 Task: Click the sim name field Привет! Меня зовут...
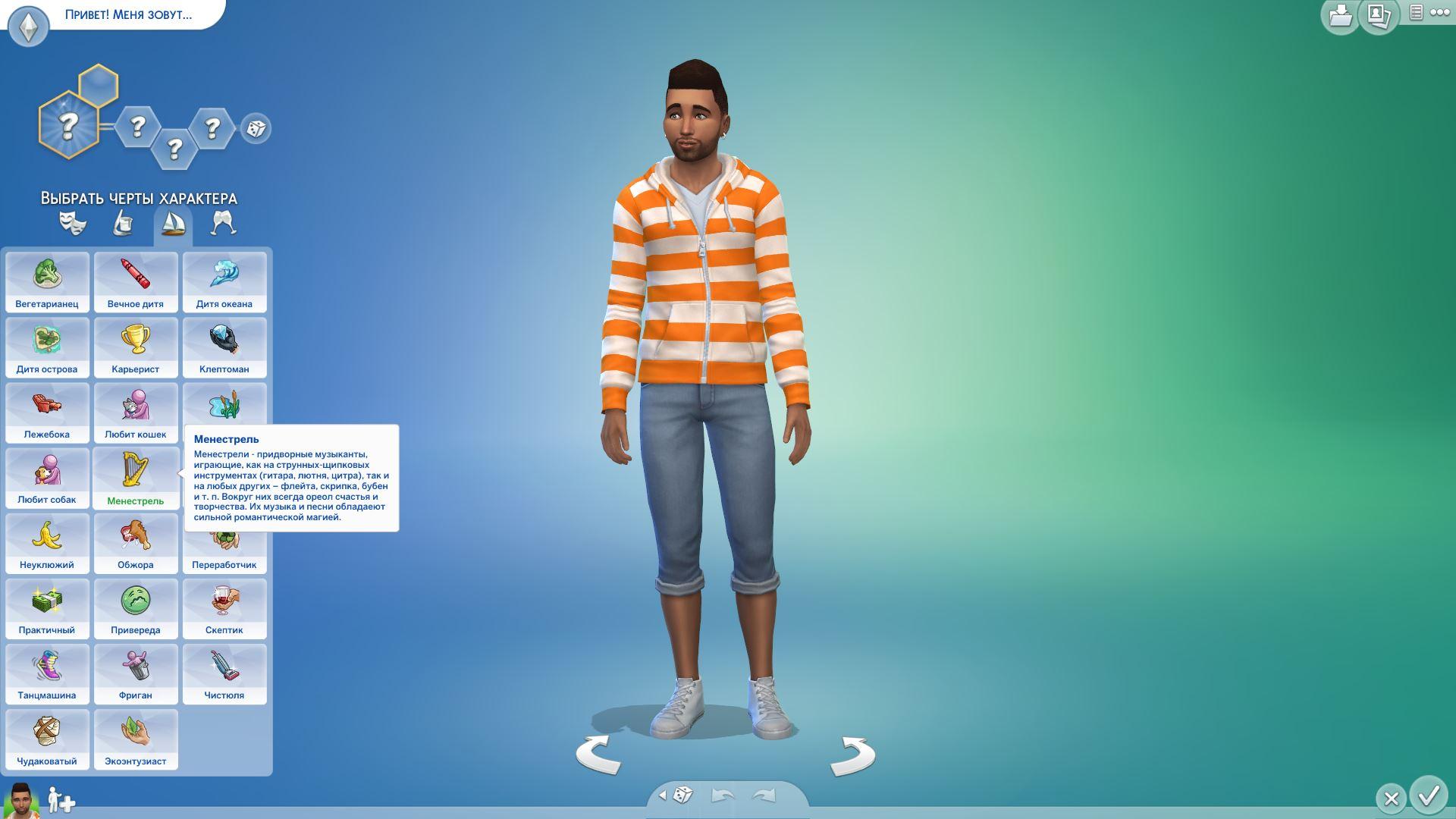[x=128, y=14]
